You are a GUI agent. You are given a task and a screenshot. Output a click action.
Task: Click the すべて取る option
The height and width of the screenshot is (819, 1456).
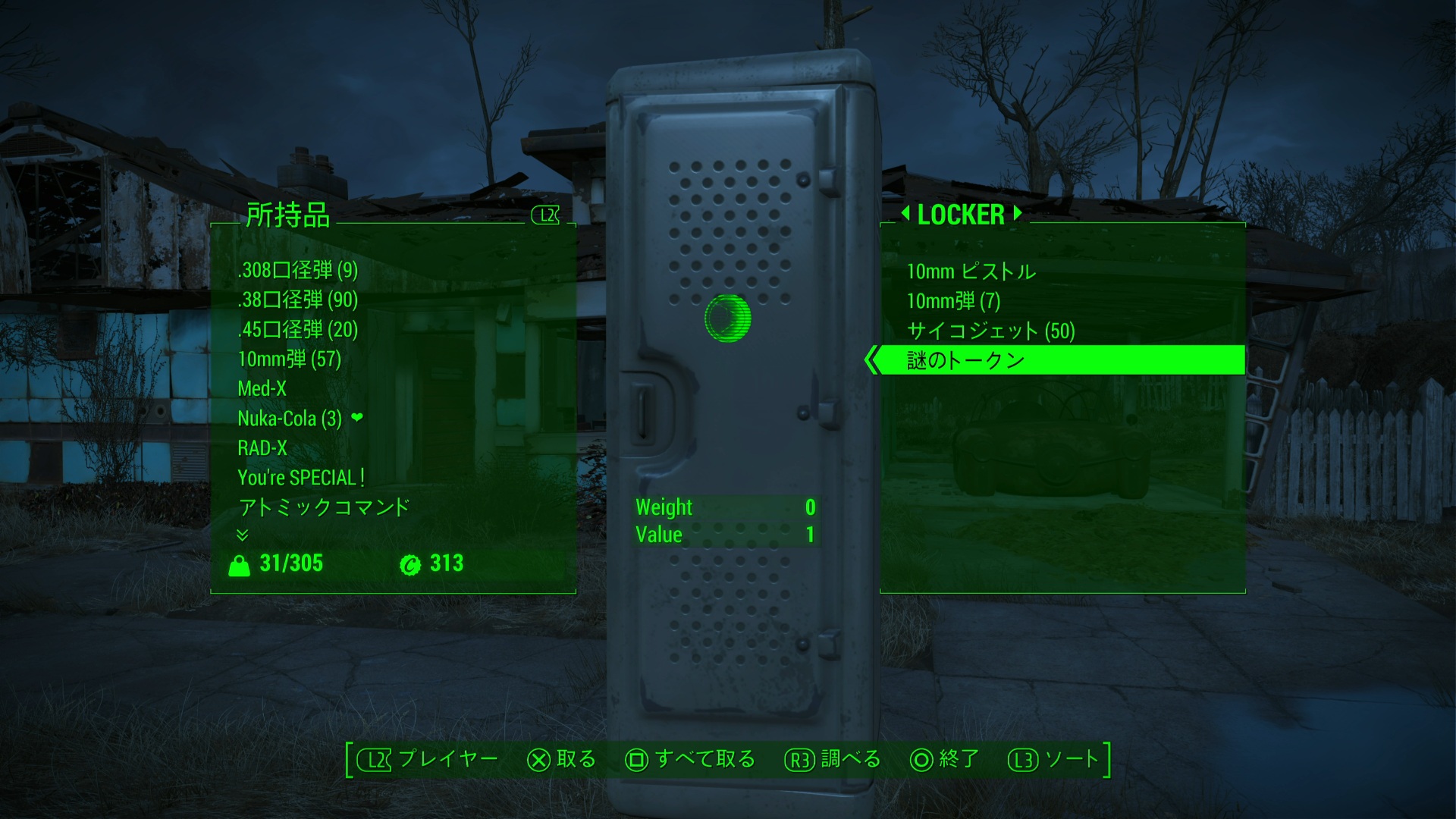tap(690, 759)
